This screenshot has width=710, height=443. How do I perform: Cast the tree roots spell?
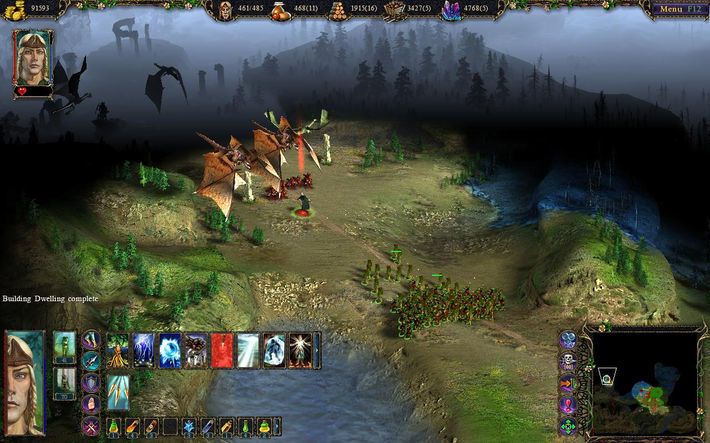[118, 351]
